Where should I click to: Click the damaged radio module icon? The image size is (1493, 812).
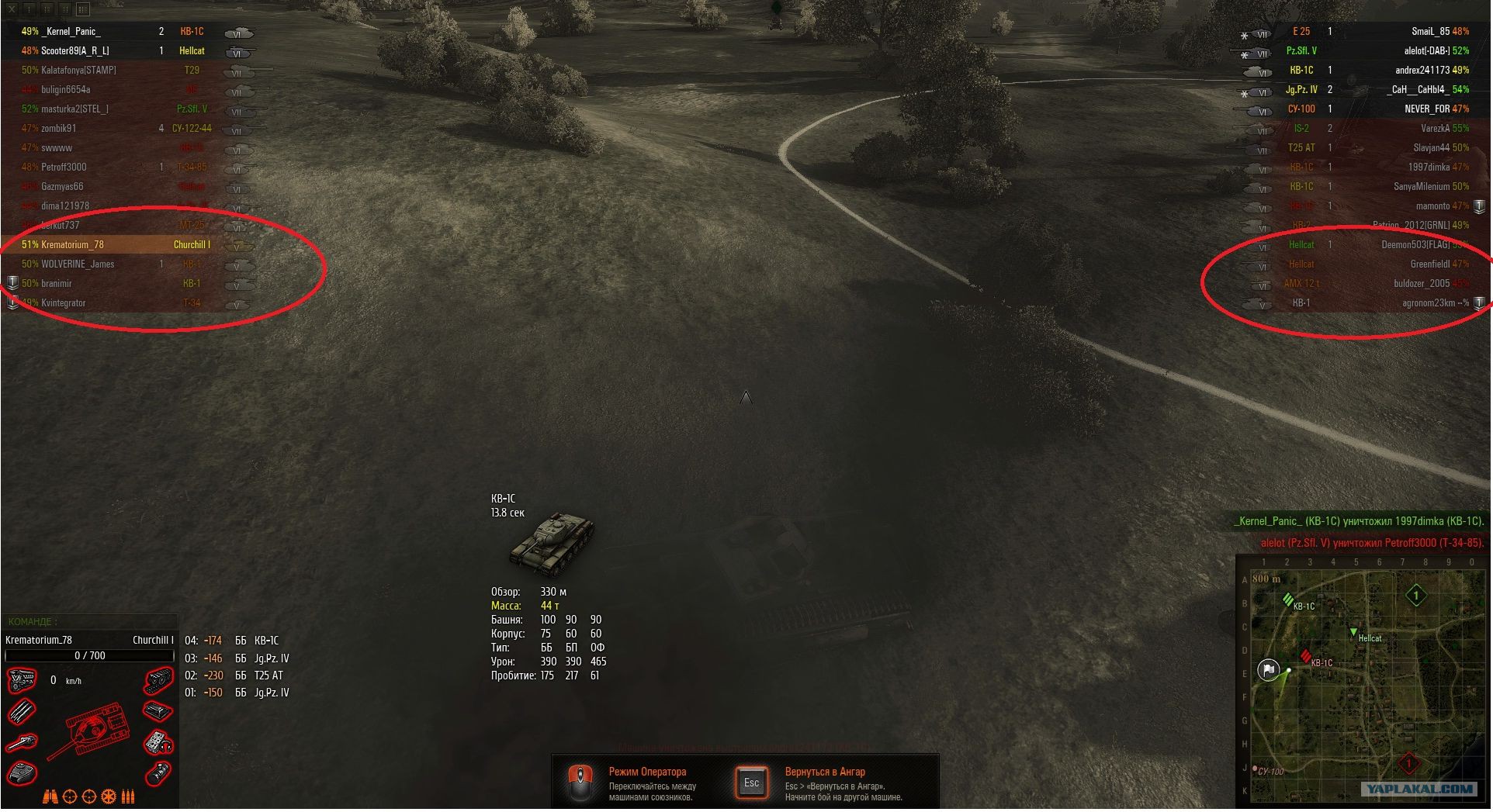[158, 742]
